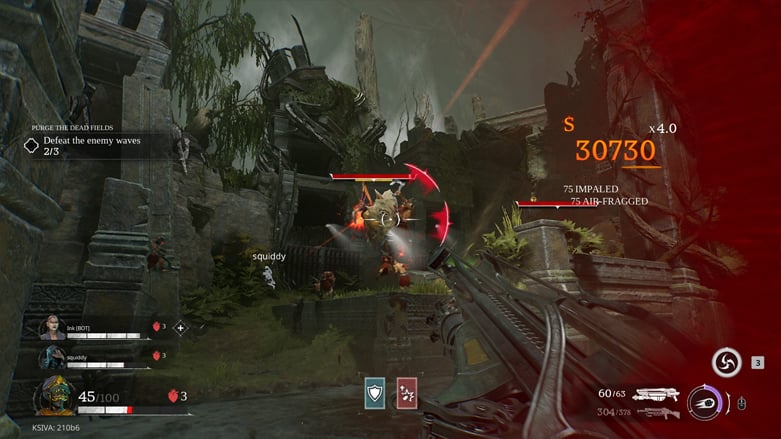Select squiddy's teammate portrait
The width and height of the screenshot is (781, 439).
point(52,357)
